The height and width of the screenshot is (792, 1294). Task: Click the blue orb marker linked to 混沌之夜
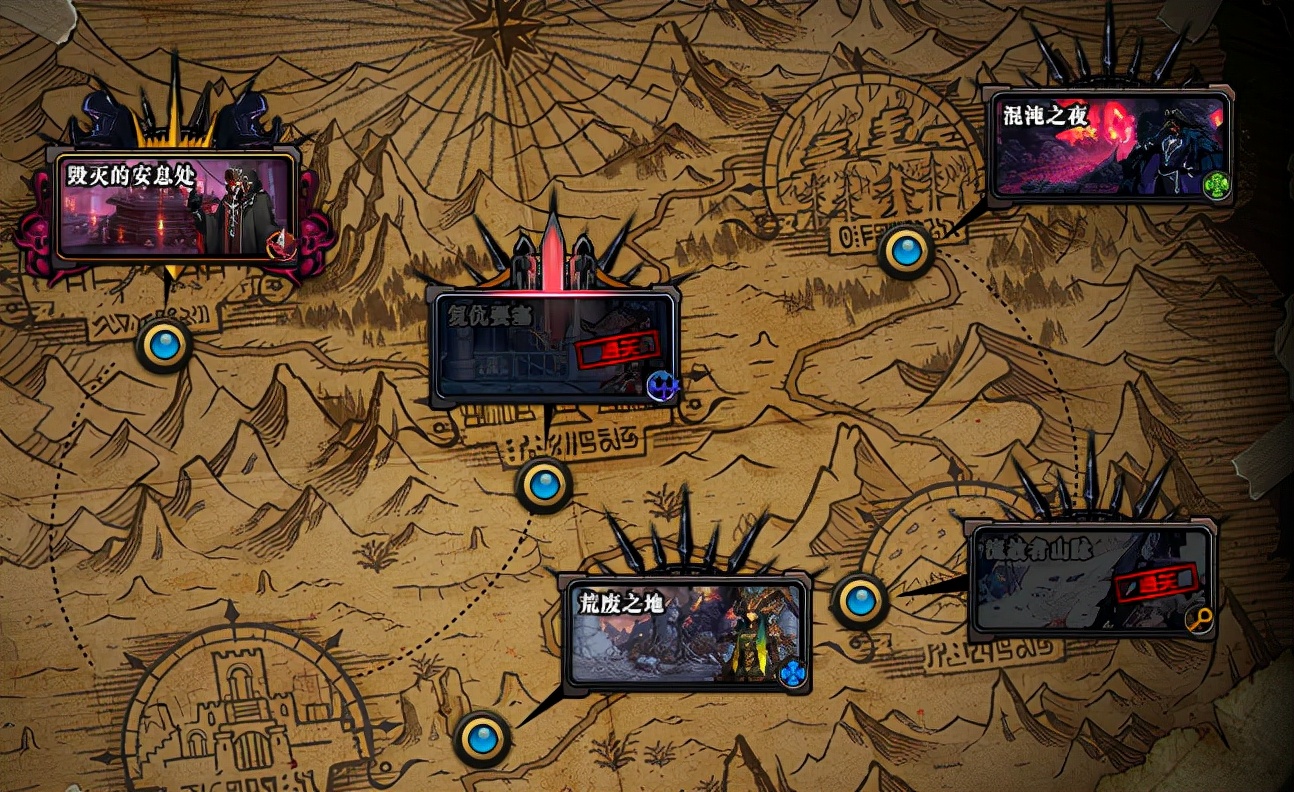906,250
